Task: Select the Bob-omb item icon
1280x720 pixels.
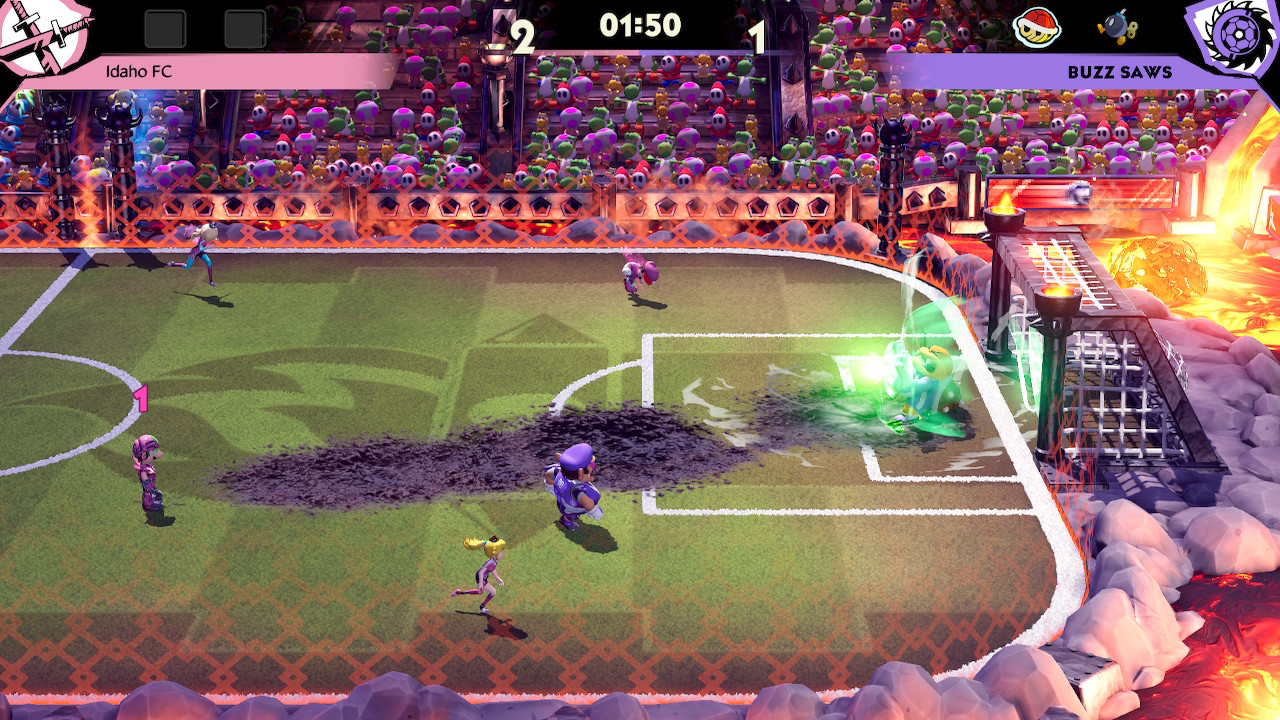Action: pos(1114,29)
